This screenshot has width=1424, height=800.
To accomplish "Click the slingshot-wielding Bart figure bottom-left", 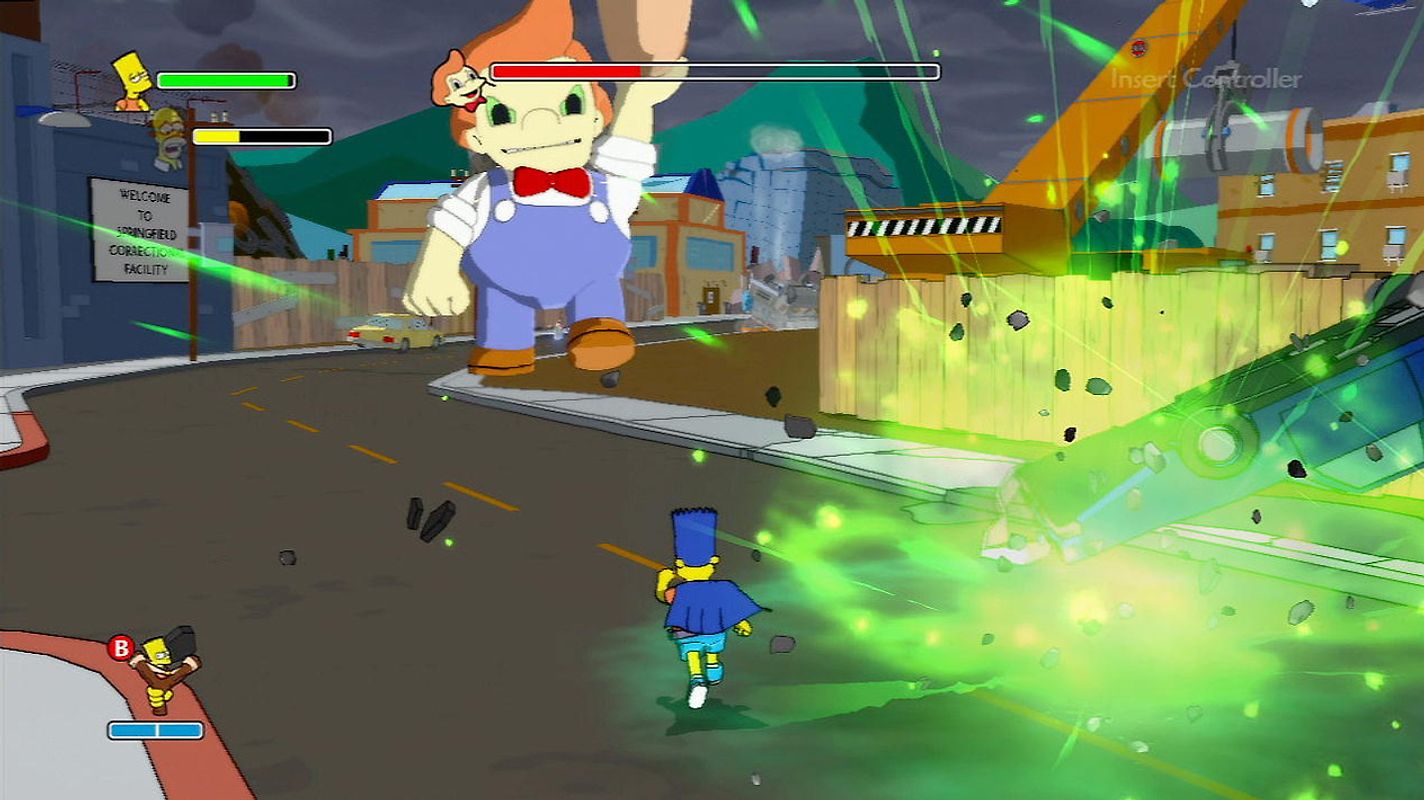I will [x=160, y=665].
